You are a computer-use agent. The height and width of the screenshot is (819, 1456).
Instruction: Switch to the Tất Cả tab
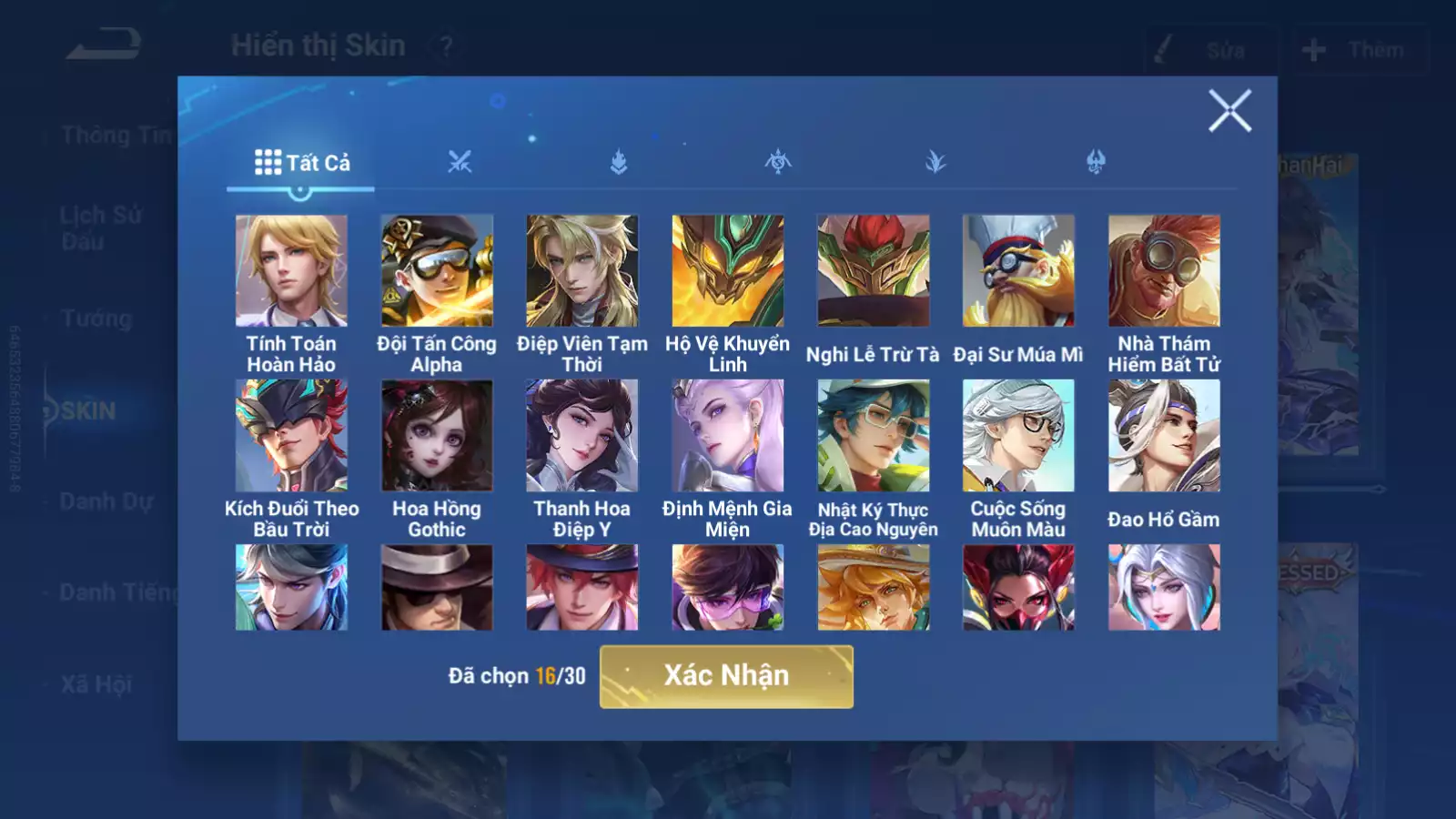click(x=301, y=163)
